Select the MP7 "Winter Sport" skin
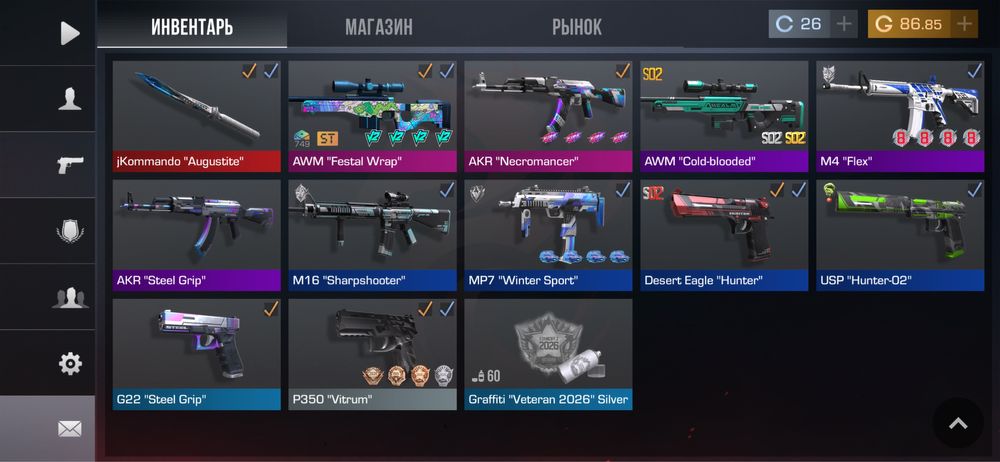 pos(548,235)
